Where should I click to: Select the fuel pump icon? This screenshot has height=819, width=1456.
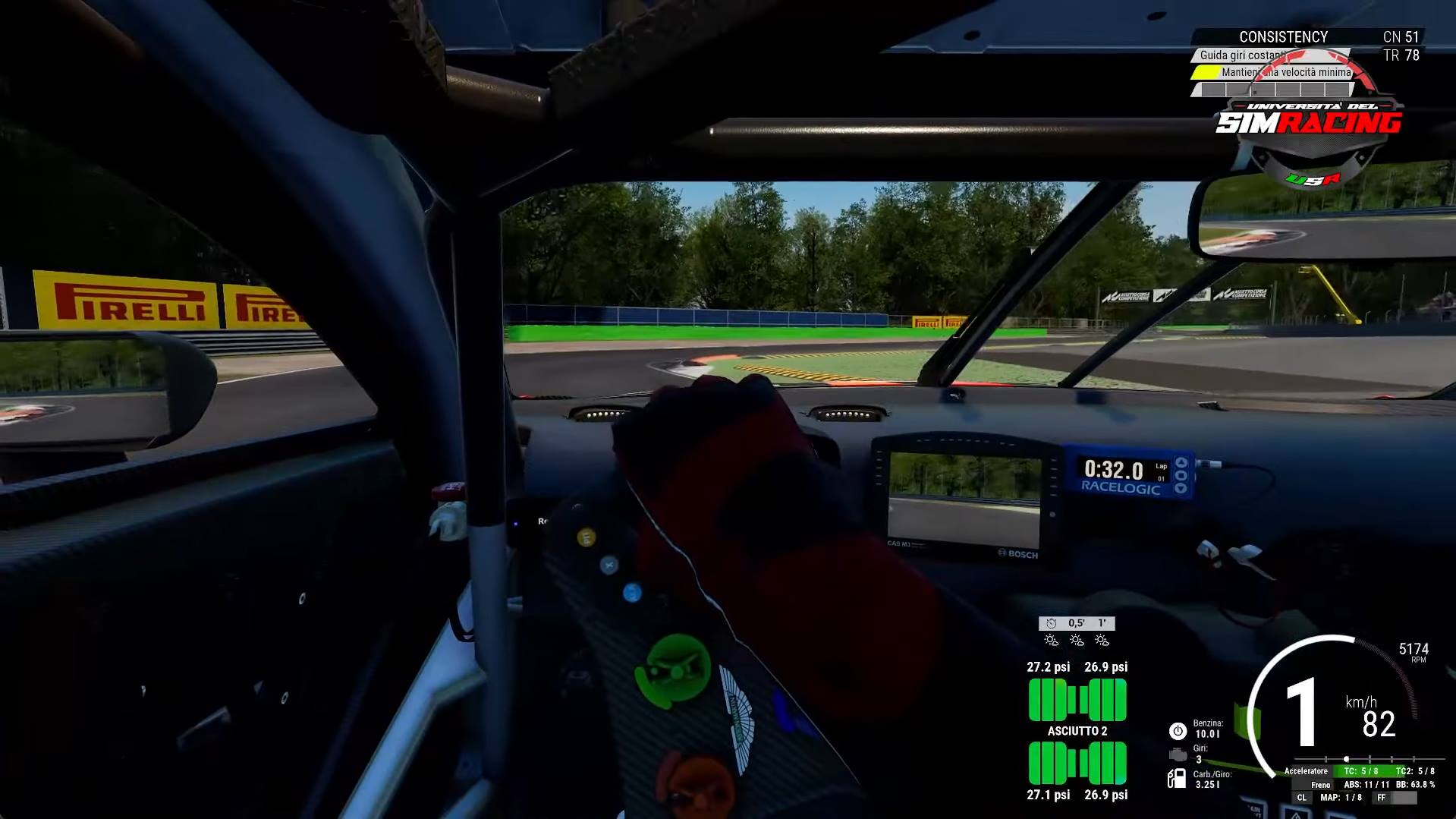[1176, 778]
